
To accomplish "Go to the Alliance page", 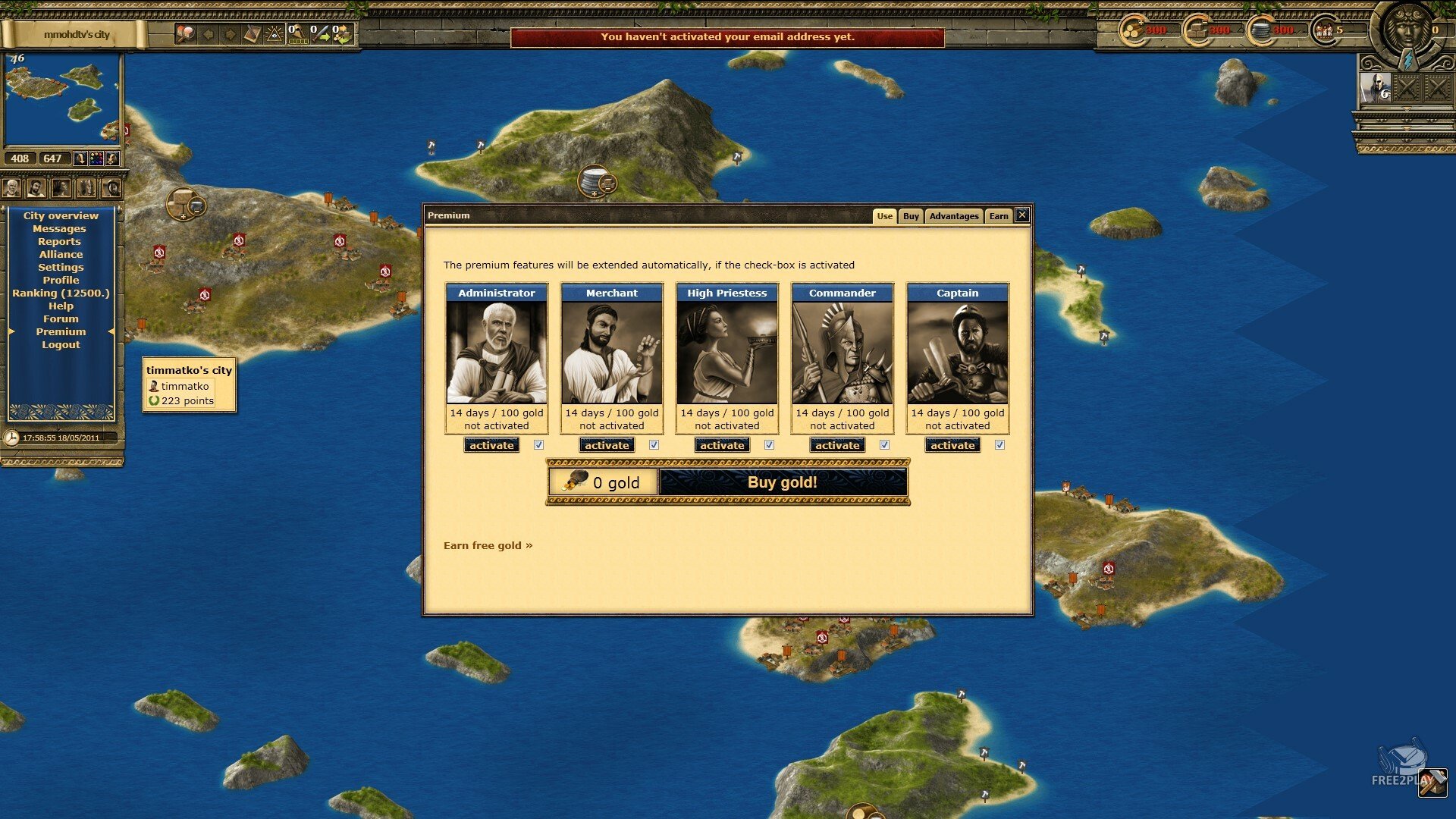I will [61, 255].
